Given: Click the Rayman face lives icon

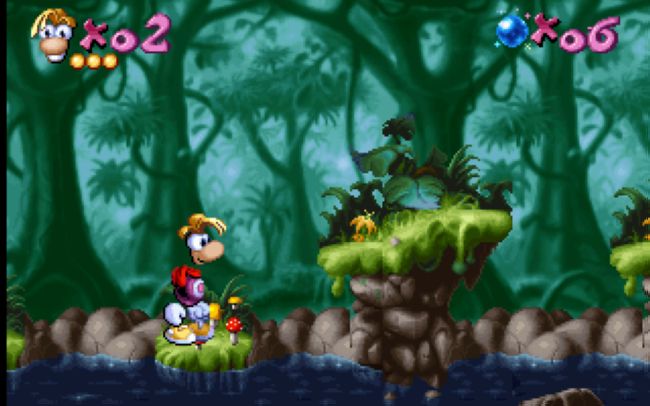Looking at the screenshot, I should tap(54, 33).
